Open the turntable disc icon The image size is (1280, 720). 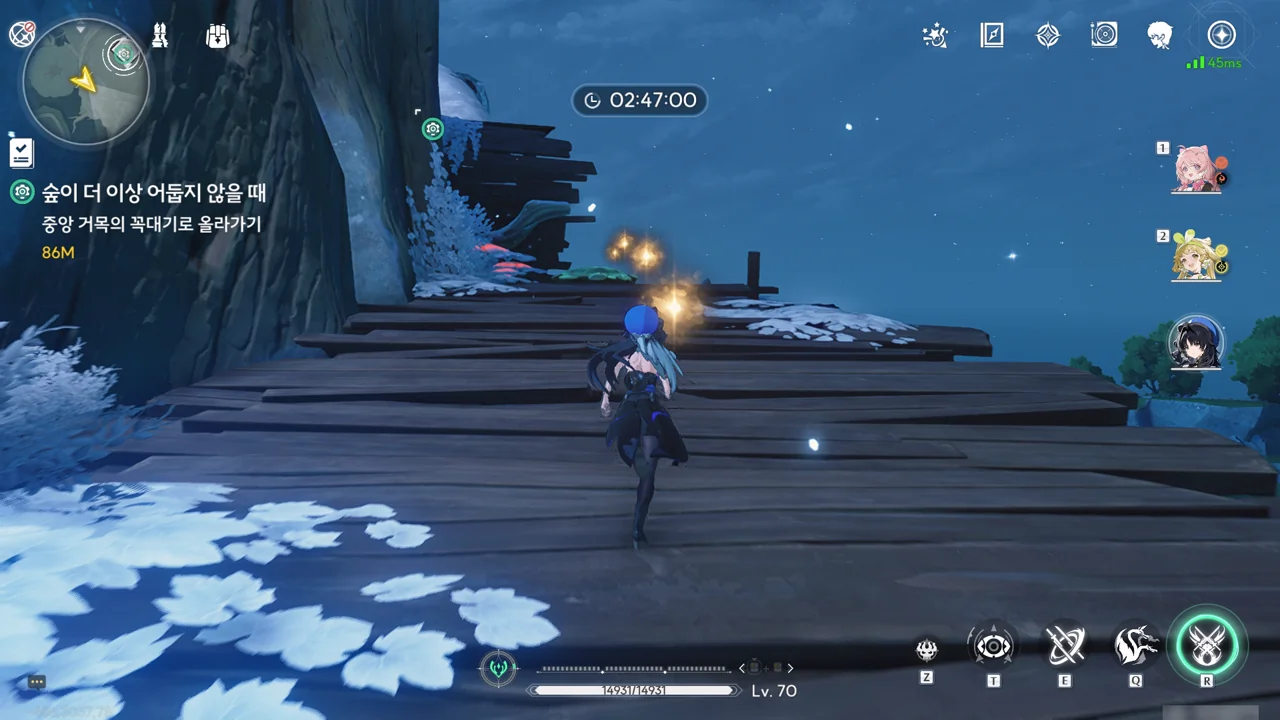click(x=1104, y=36)
